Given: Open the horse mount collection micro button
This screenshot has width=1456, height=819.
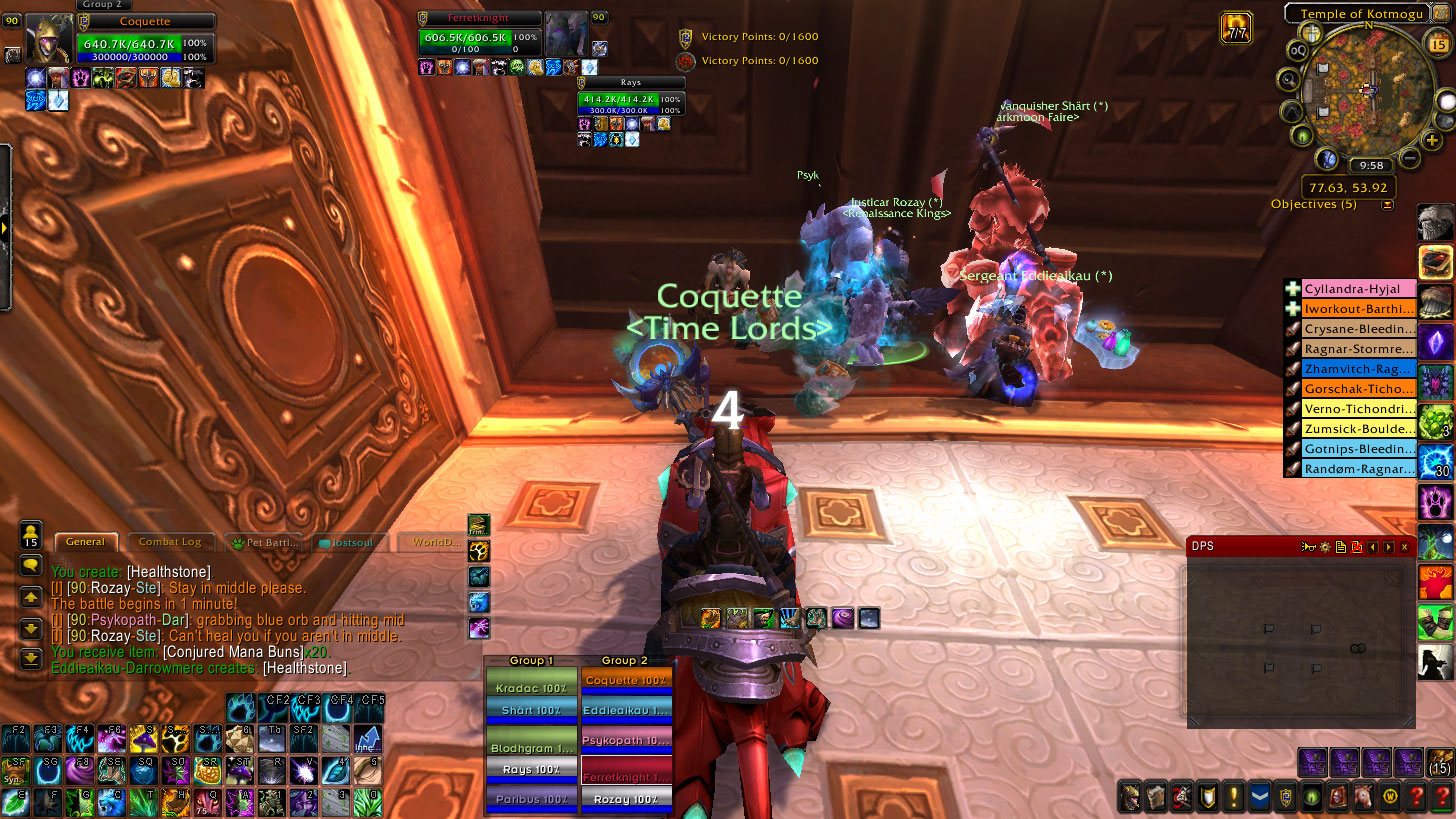Looking at the screenshot, I should (x=1363, y=797).
